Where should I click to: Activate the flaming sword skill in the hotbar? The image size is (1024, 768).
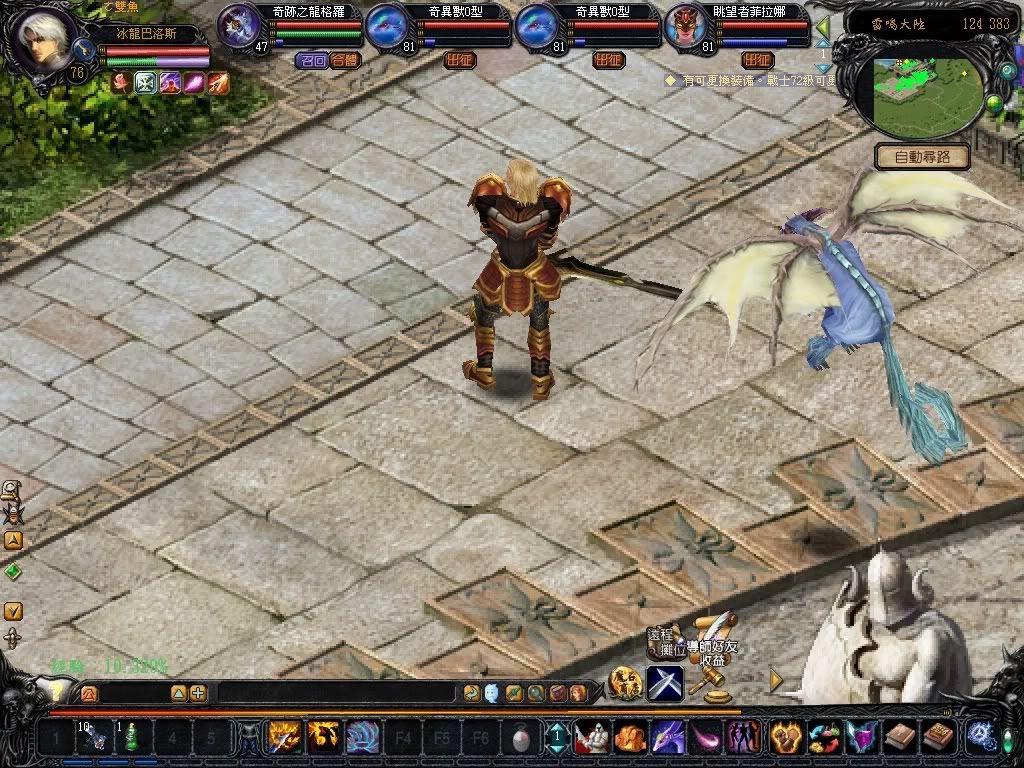click(x=284, y=738)
